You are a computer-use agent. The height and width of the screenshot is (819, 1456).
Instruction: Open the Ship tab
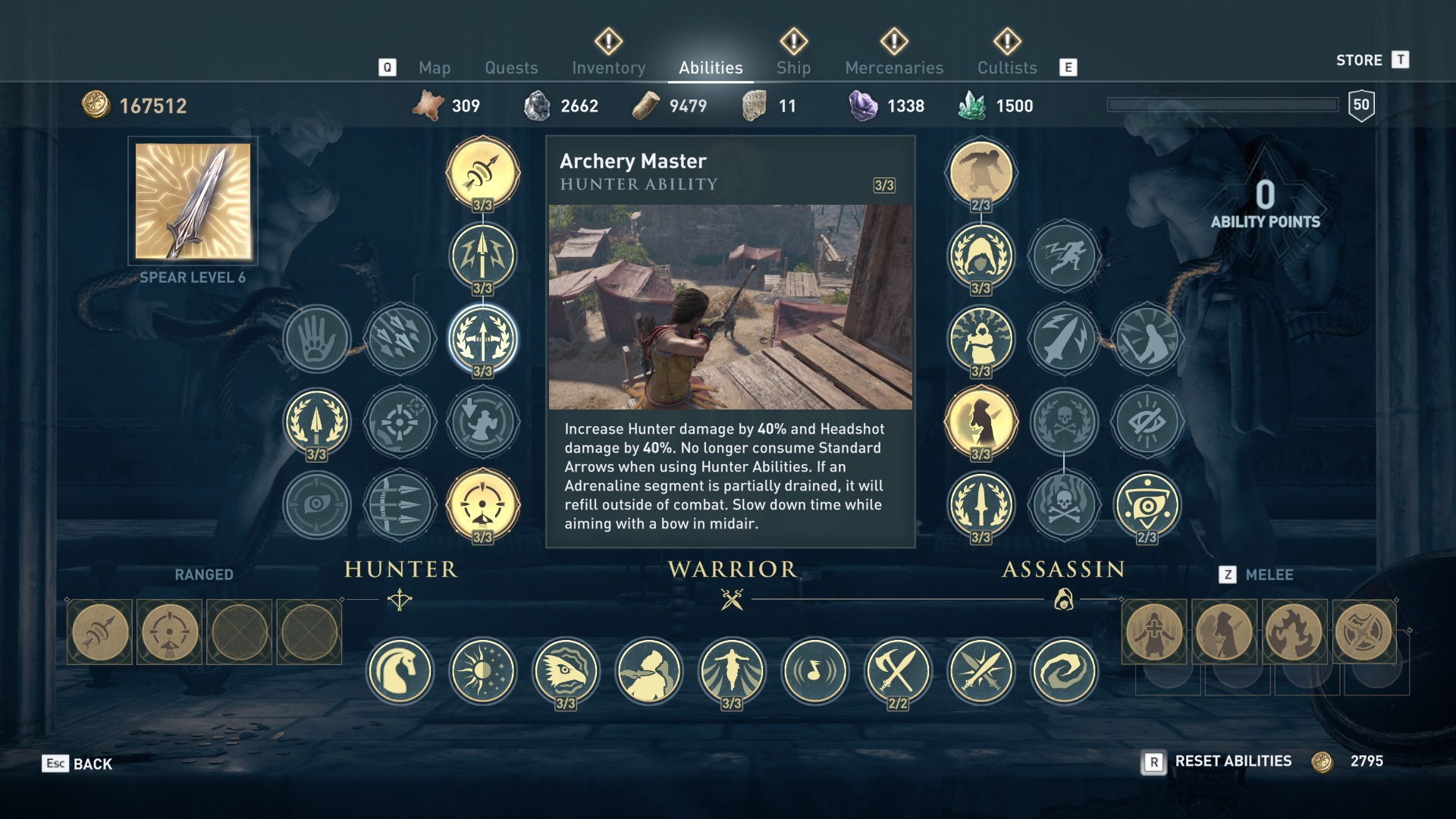coord(793,67)
